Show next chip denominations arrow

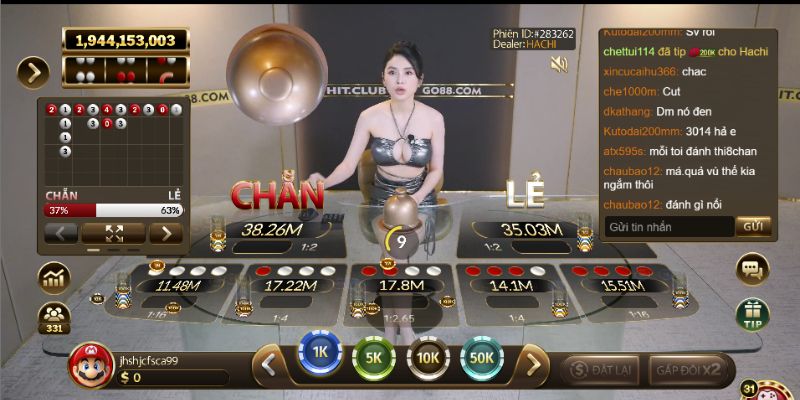point(535,365)
